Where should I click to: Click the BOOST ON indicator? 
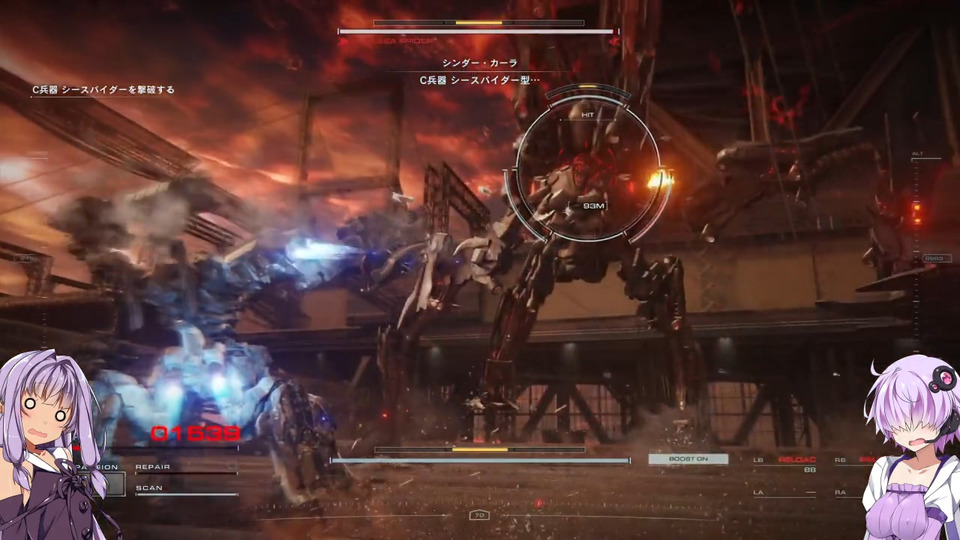(x=688, y=459)
